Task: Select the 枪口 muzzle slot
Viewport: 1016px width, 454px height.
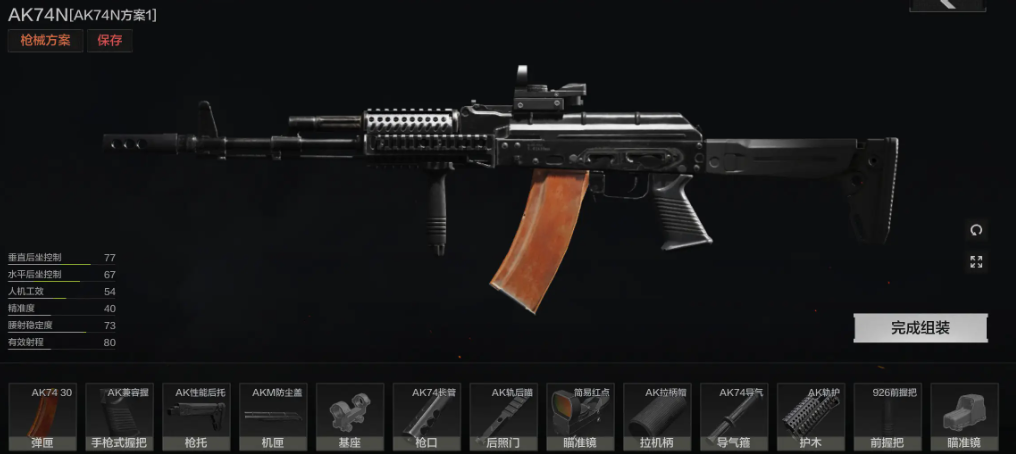Action: pos(427,417)
